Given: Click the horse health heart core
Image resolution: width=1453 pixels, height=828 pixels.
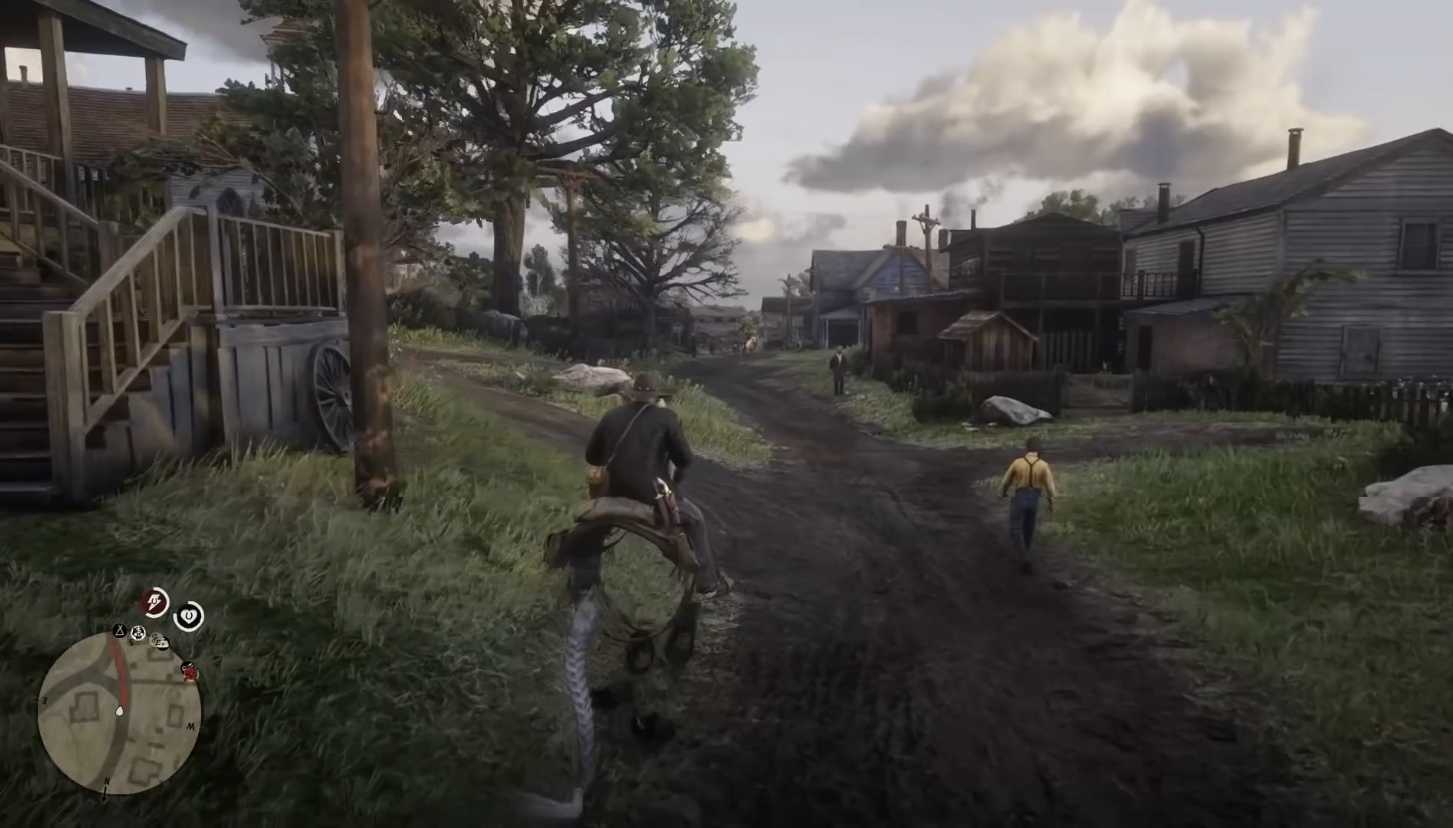Looking at the screenshot, I should pos(188,616).
